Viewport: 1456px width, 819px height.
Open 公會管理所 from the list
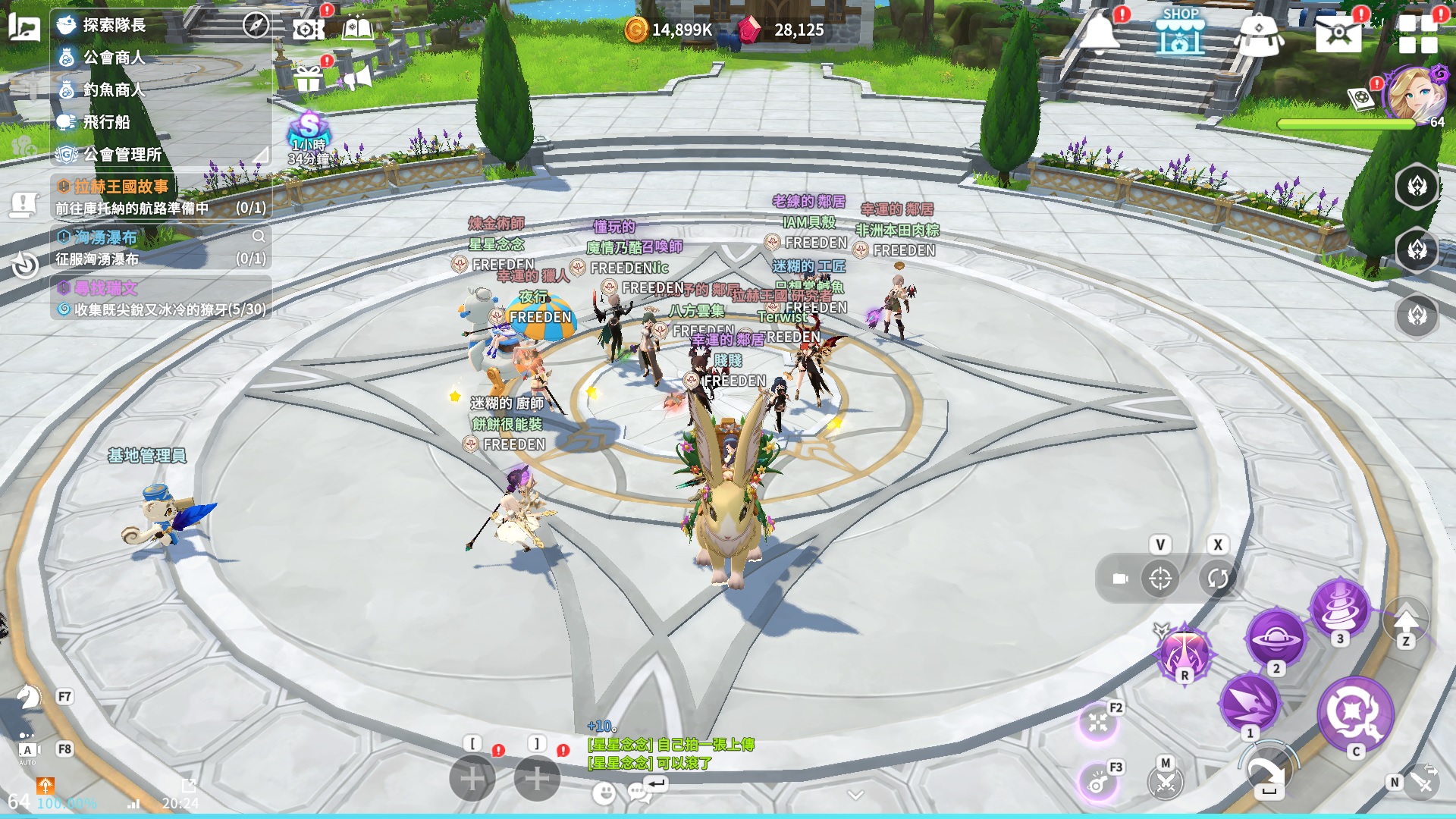121,155
